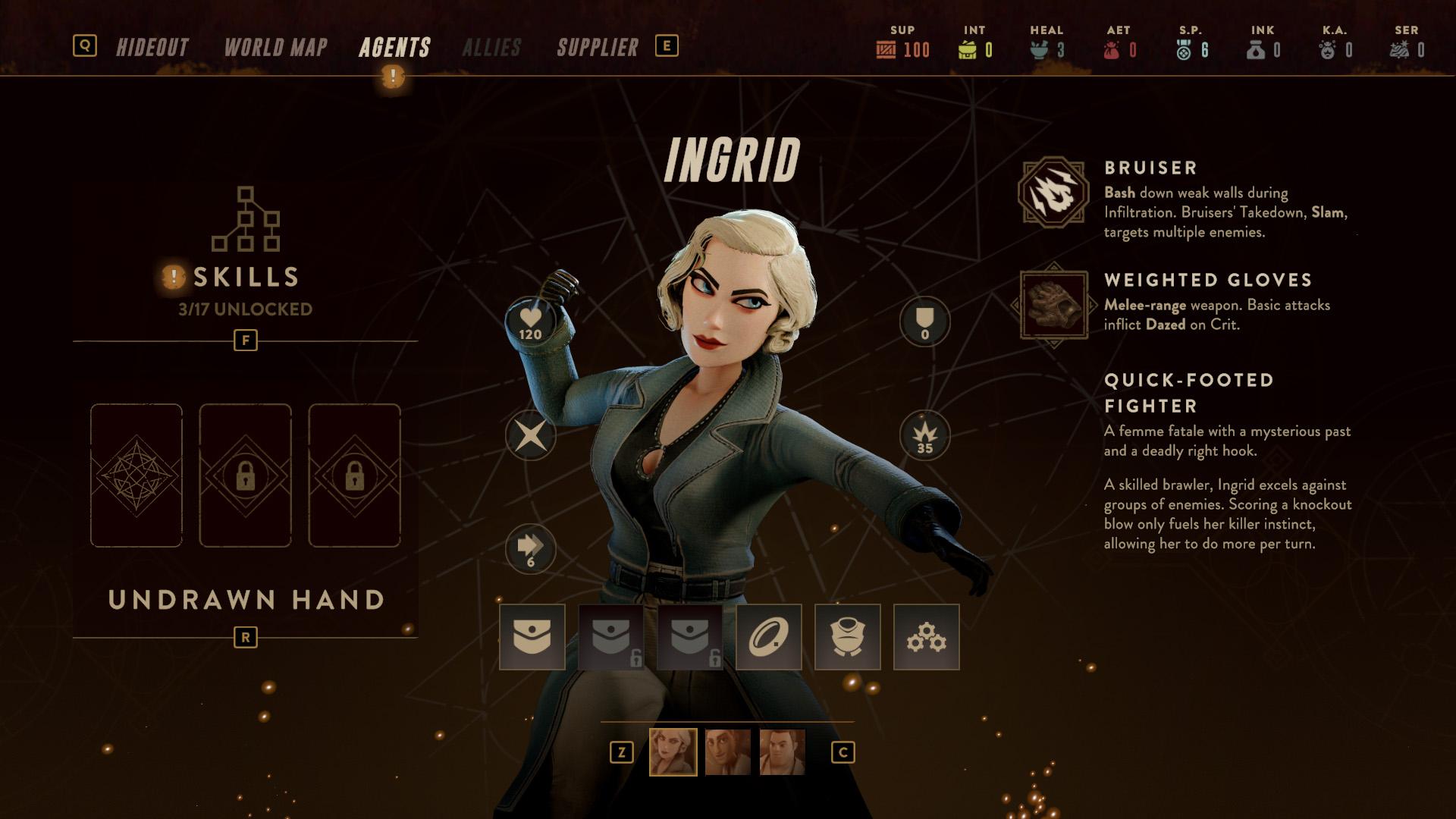Open the gears mod slot
Screen dimensions: 1456x819
(927, 637)
